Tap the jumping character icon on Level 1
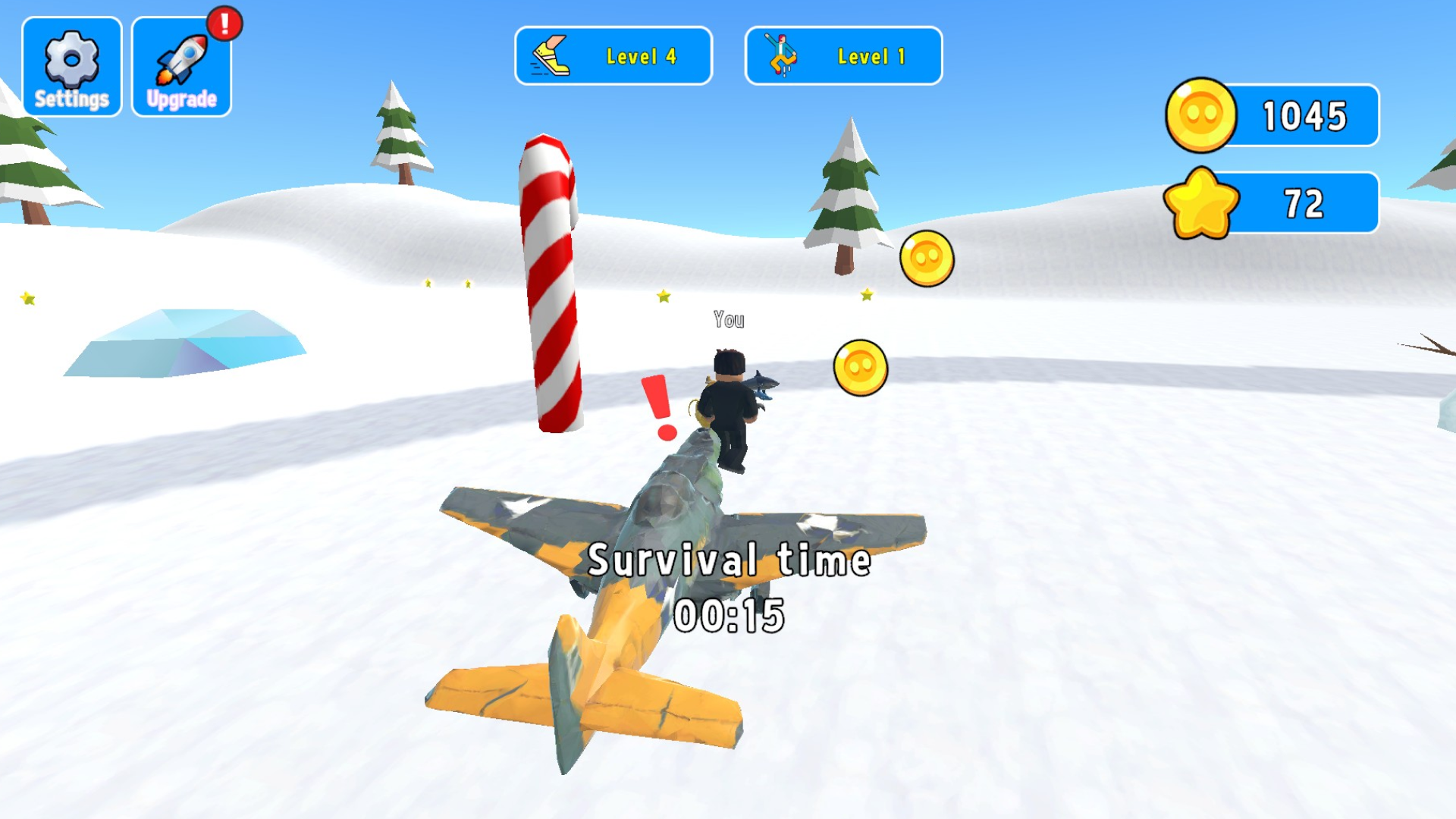This screenshot has height=819, width=1456. click(x=781, y=55)
